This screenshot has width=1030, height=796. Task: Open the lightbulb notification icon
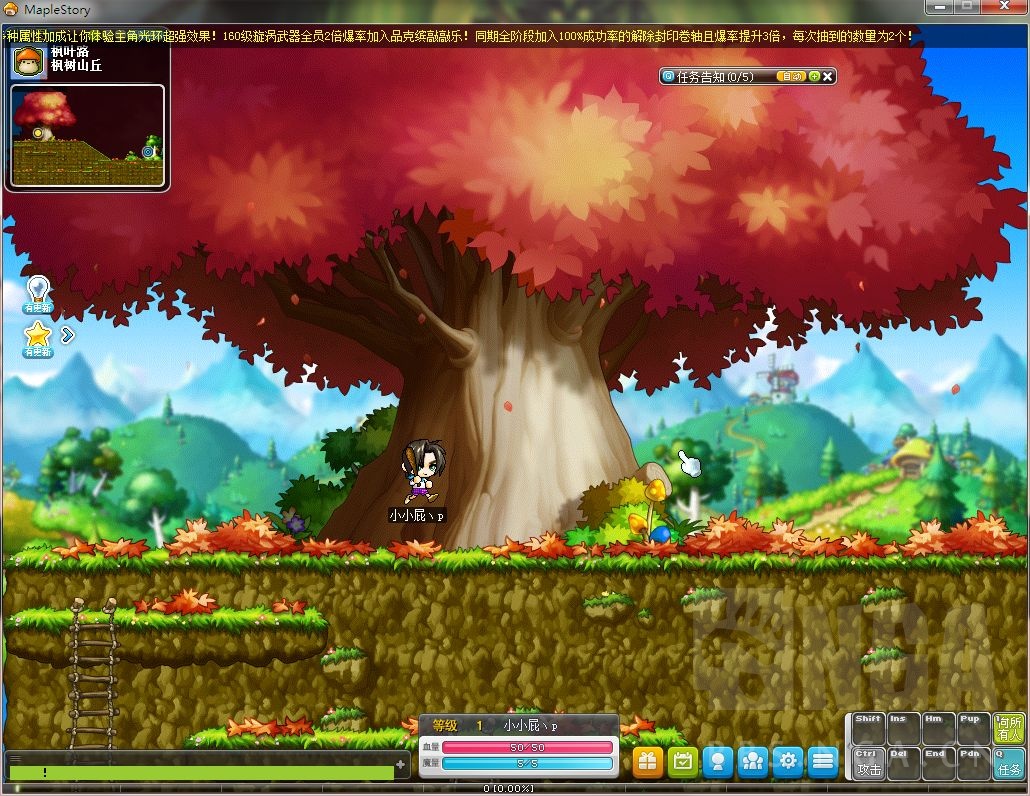[38, 292]
